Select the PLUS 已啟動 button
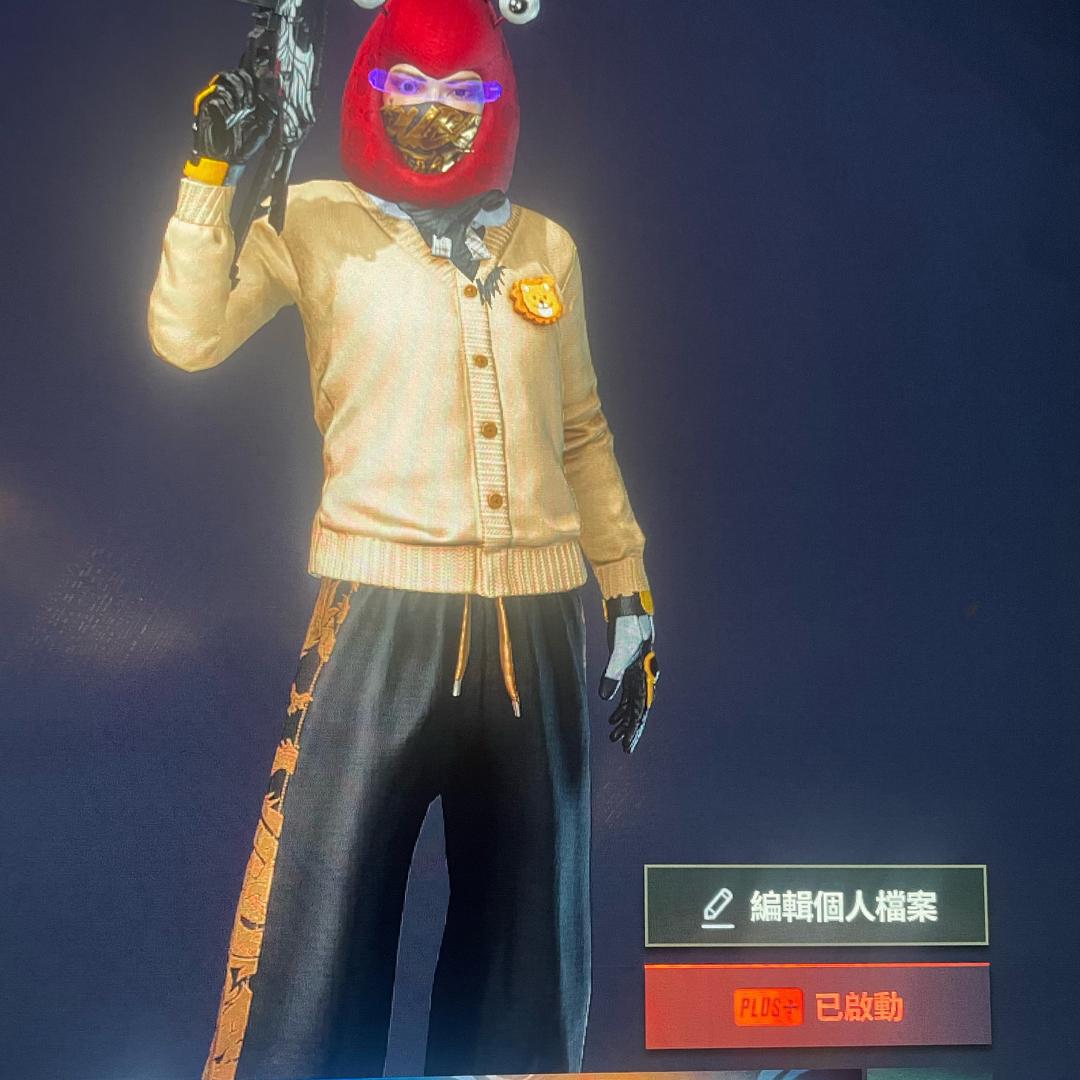1080x1080 pixels. tap(817, 1006)
